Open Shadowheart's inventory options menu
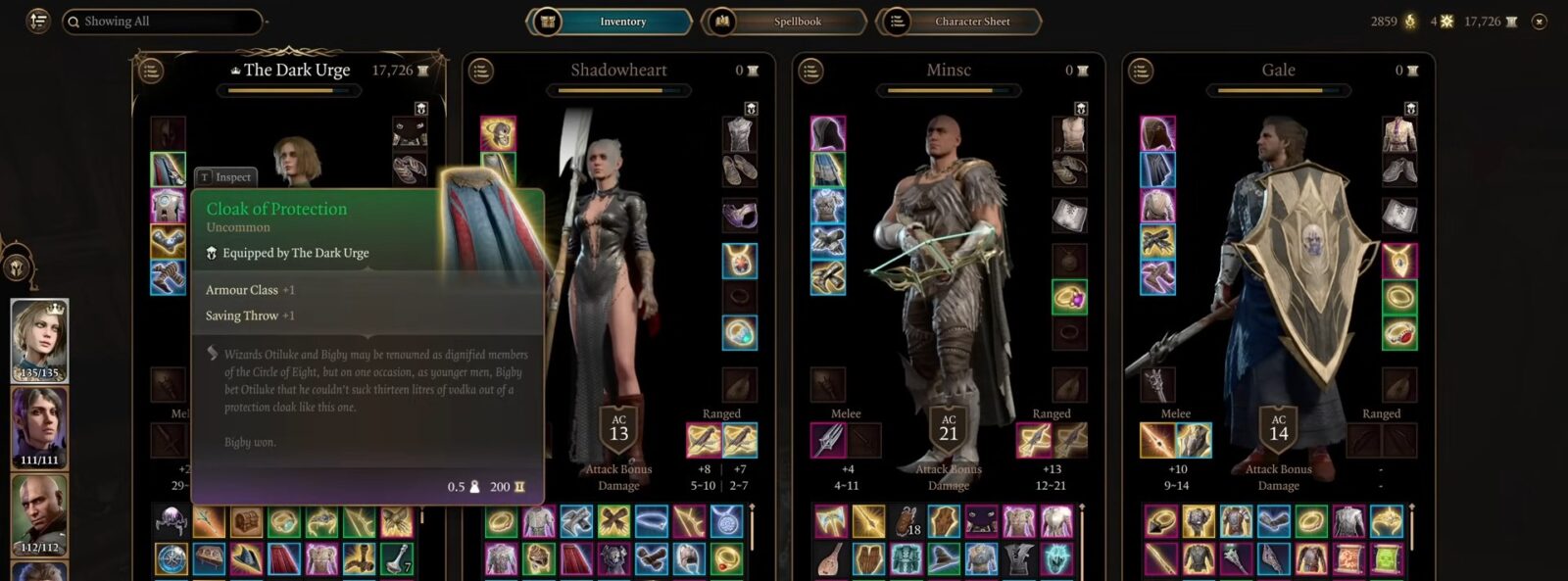The width and height of the screenshot is (1568, 581). click(480, 71)
